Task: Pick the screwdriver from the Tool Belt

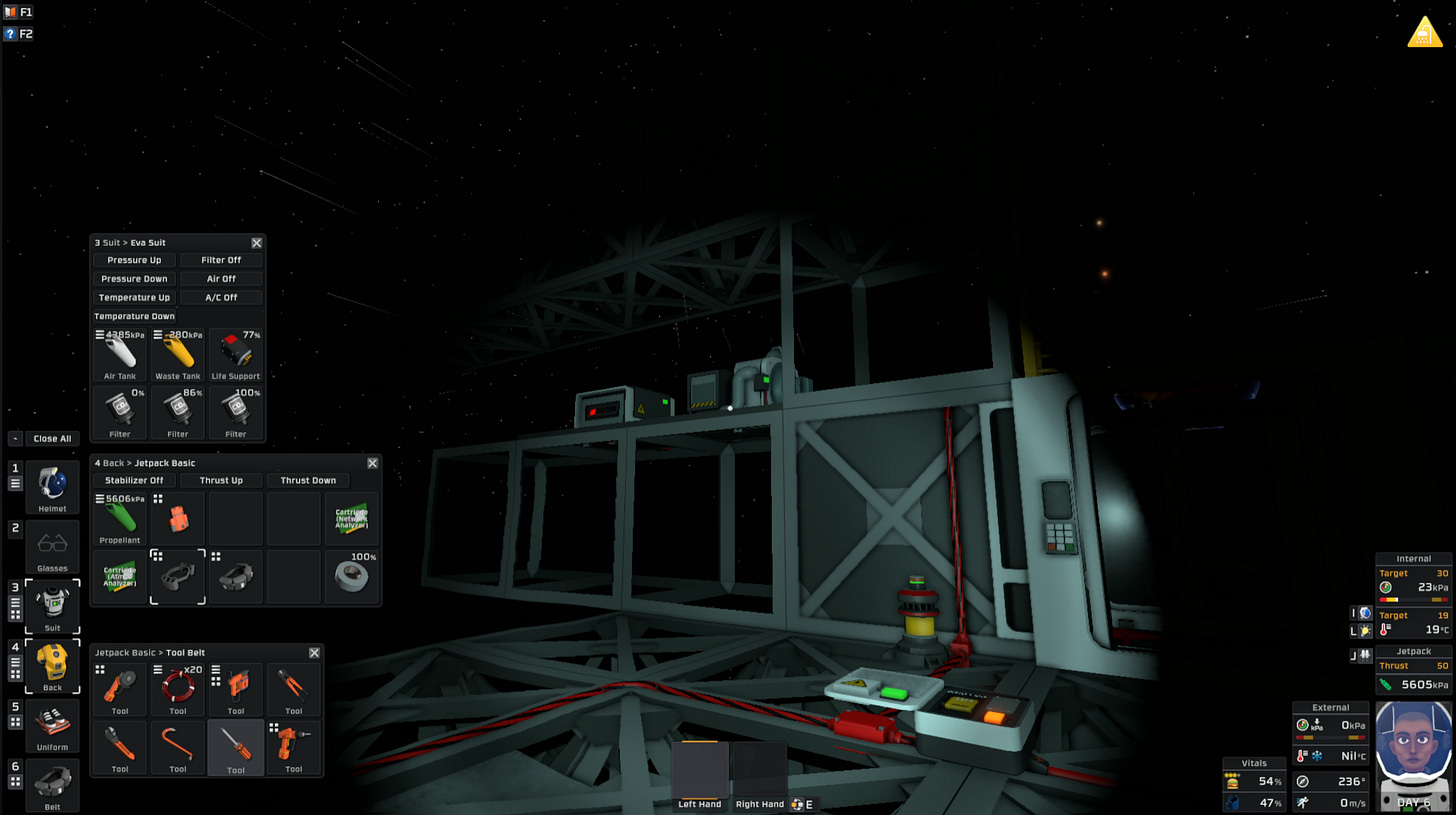Action: (236, 747)
